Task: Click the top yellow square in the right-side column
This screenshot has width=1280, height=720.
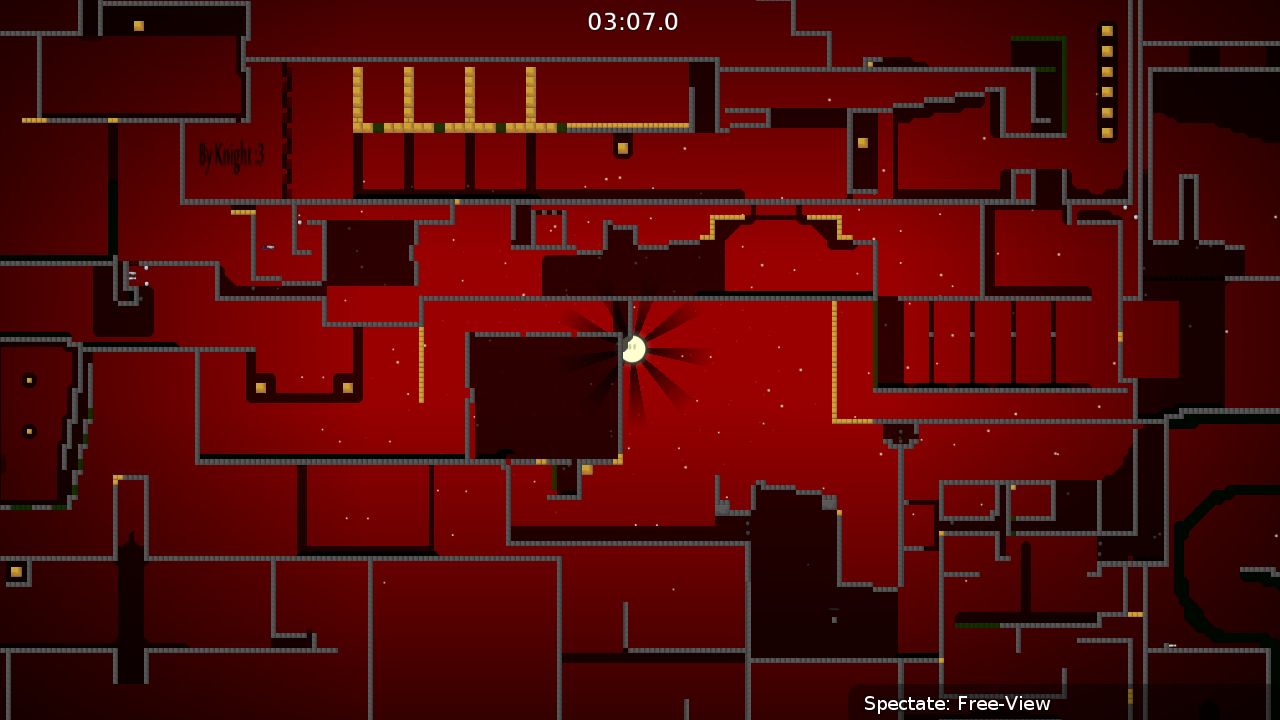Action: pos(1107,30)
